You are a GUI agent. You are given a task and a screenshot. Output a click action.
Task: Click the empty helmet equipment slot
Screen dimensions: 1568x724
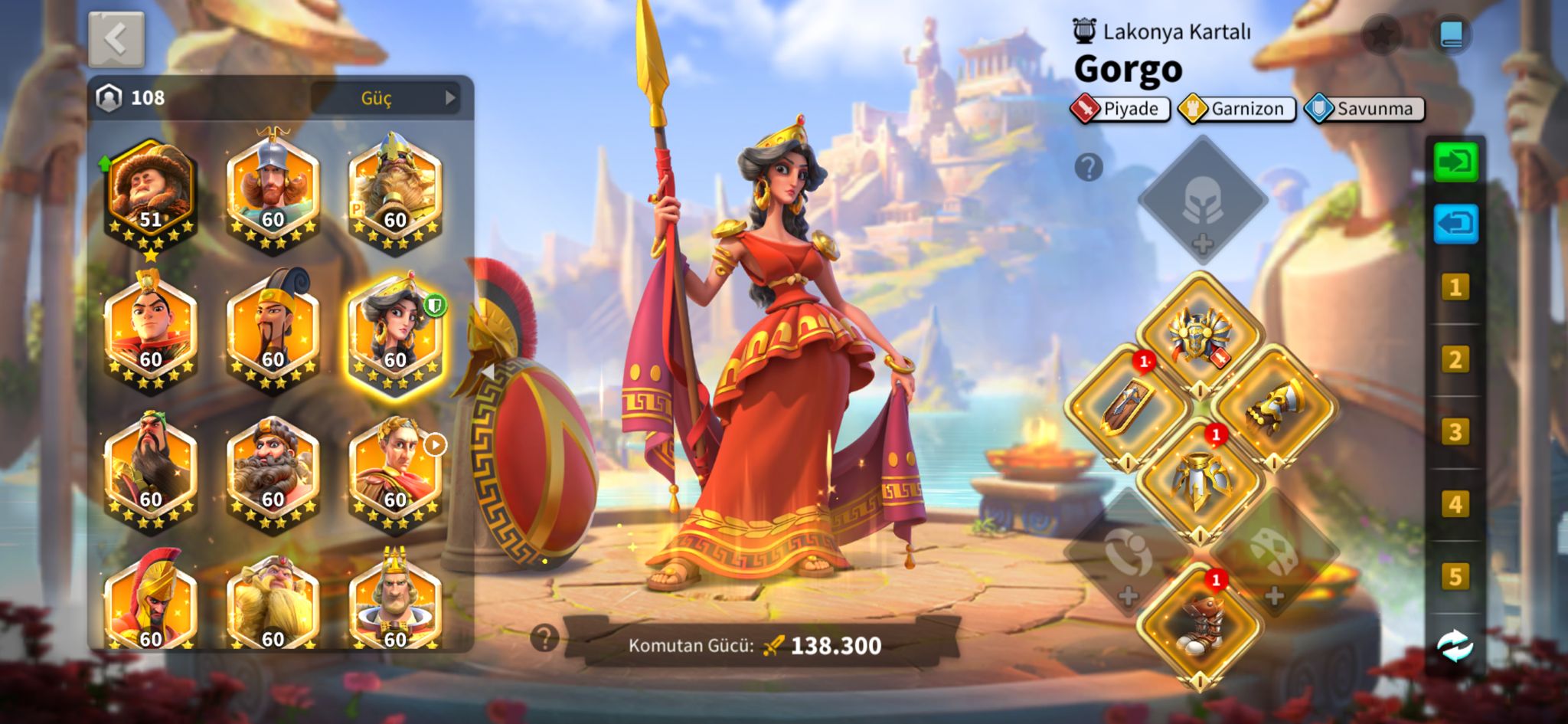click(x=1202, y=201)
